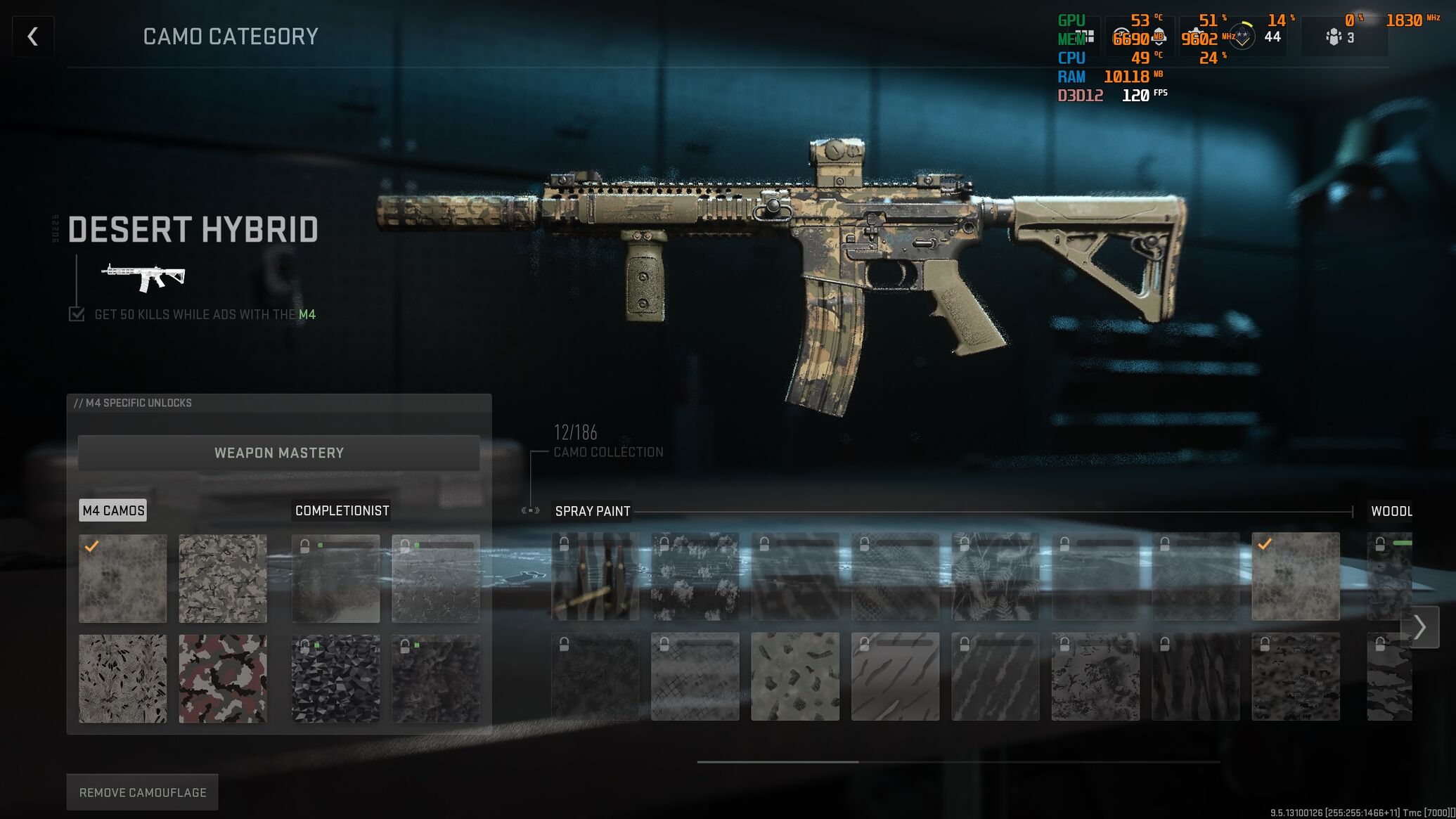The width and height of the screenshot is (1456, 819).
Task: Choose the bullets-striped spray paint camo
Action: (x=595, y=576)
